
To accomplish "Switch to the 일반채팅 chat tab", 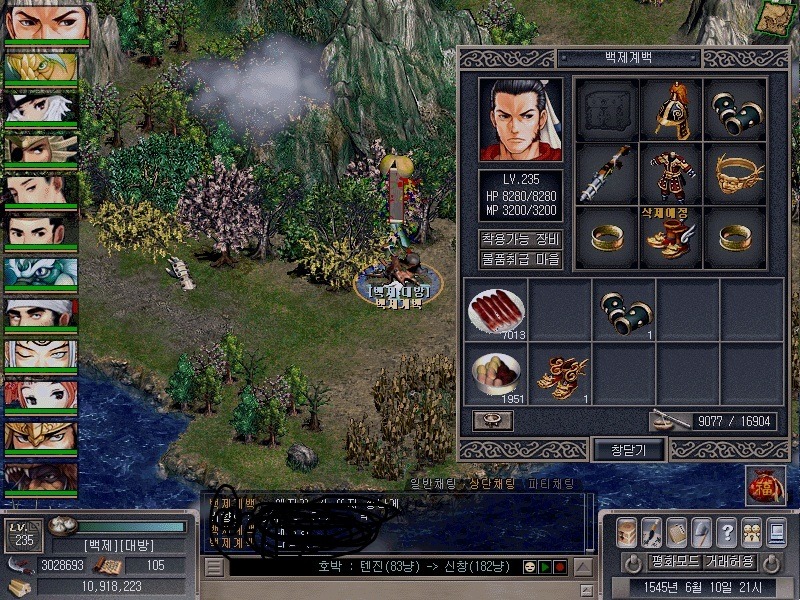I will coord(438,484).
